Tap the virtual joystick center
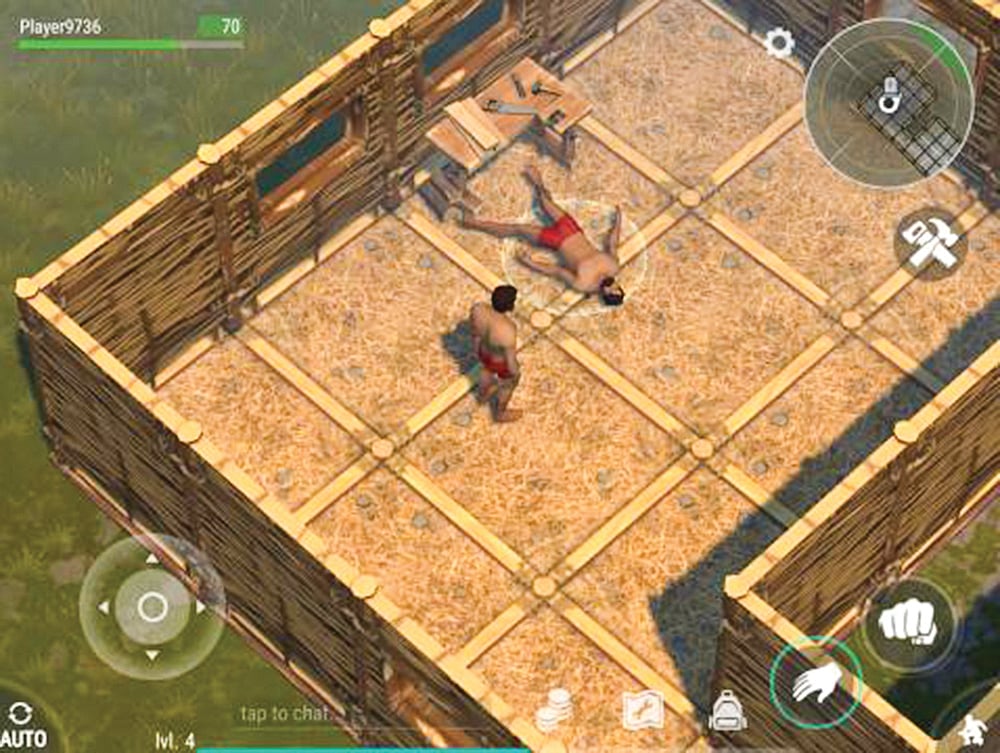This screenshot has width=1000, height=753. pos(152,606)
